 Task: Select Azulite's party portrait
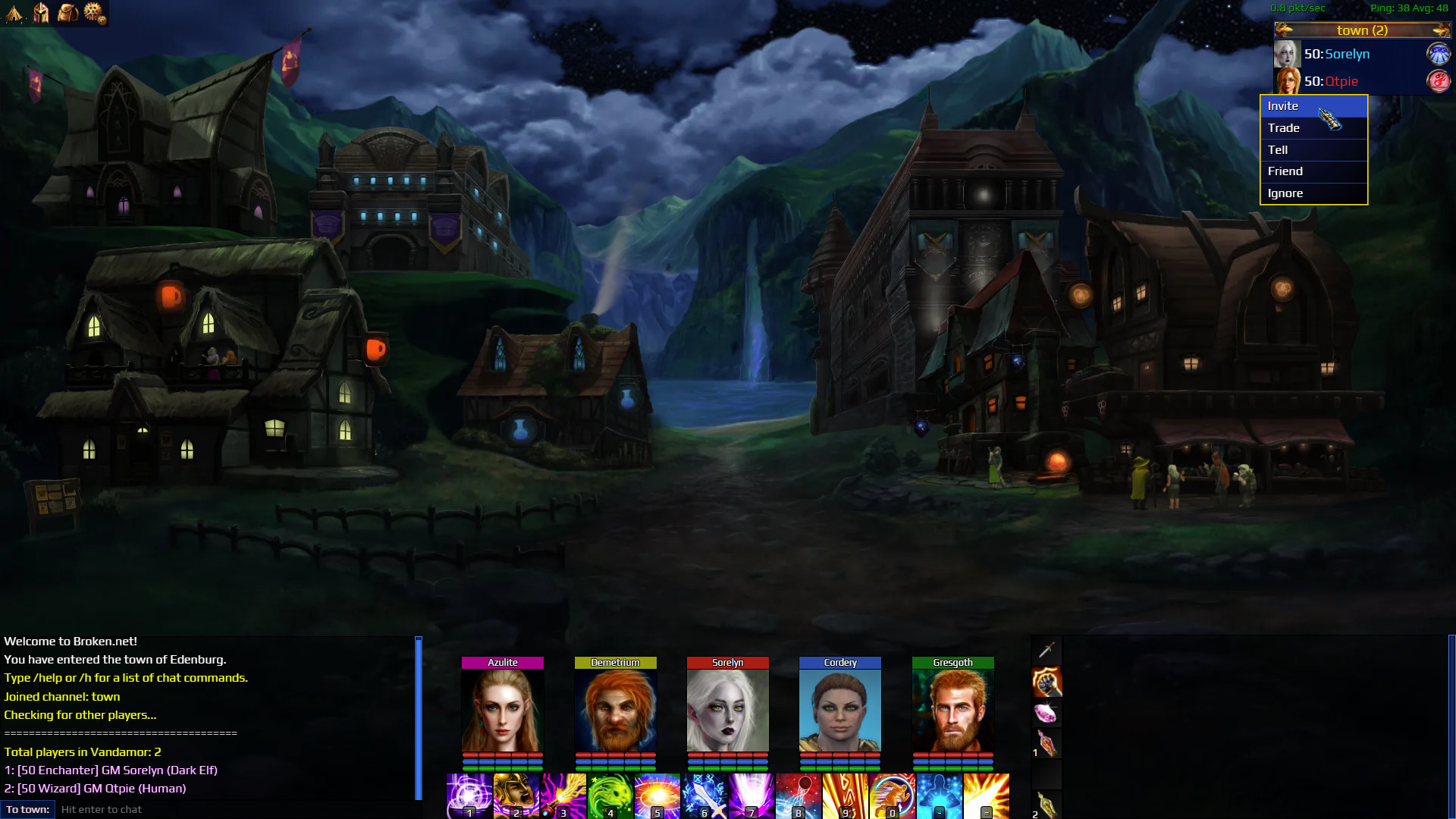tap(503, 711)
